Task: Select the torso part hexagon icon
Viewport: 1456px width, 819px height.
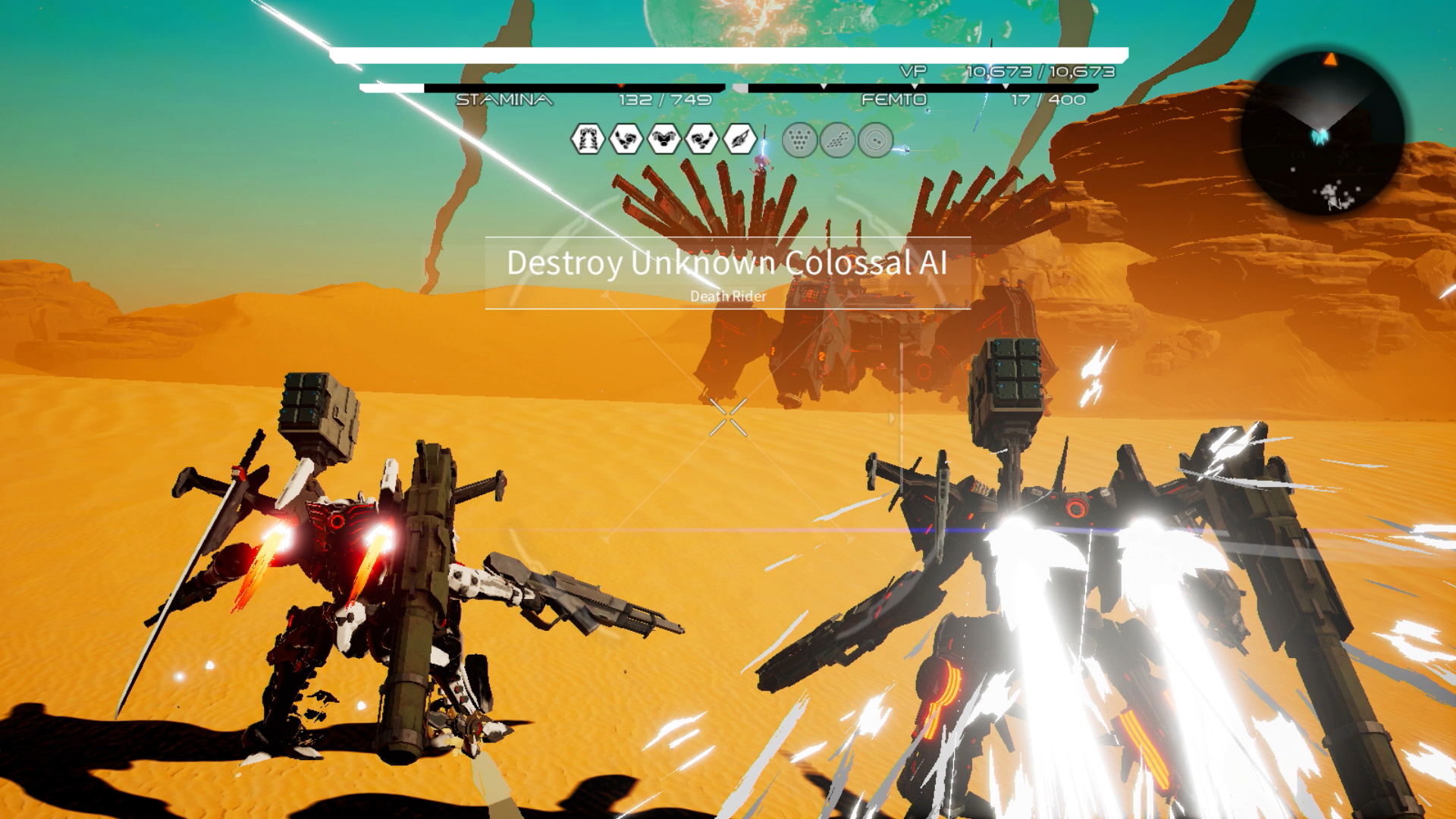Action: pyautogui.click(x=664, y=140)
